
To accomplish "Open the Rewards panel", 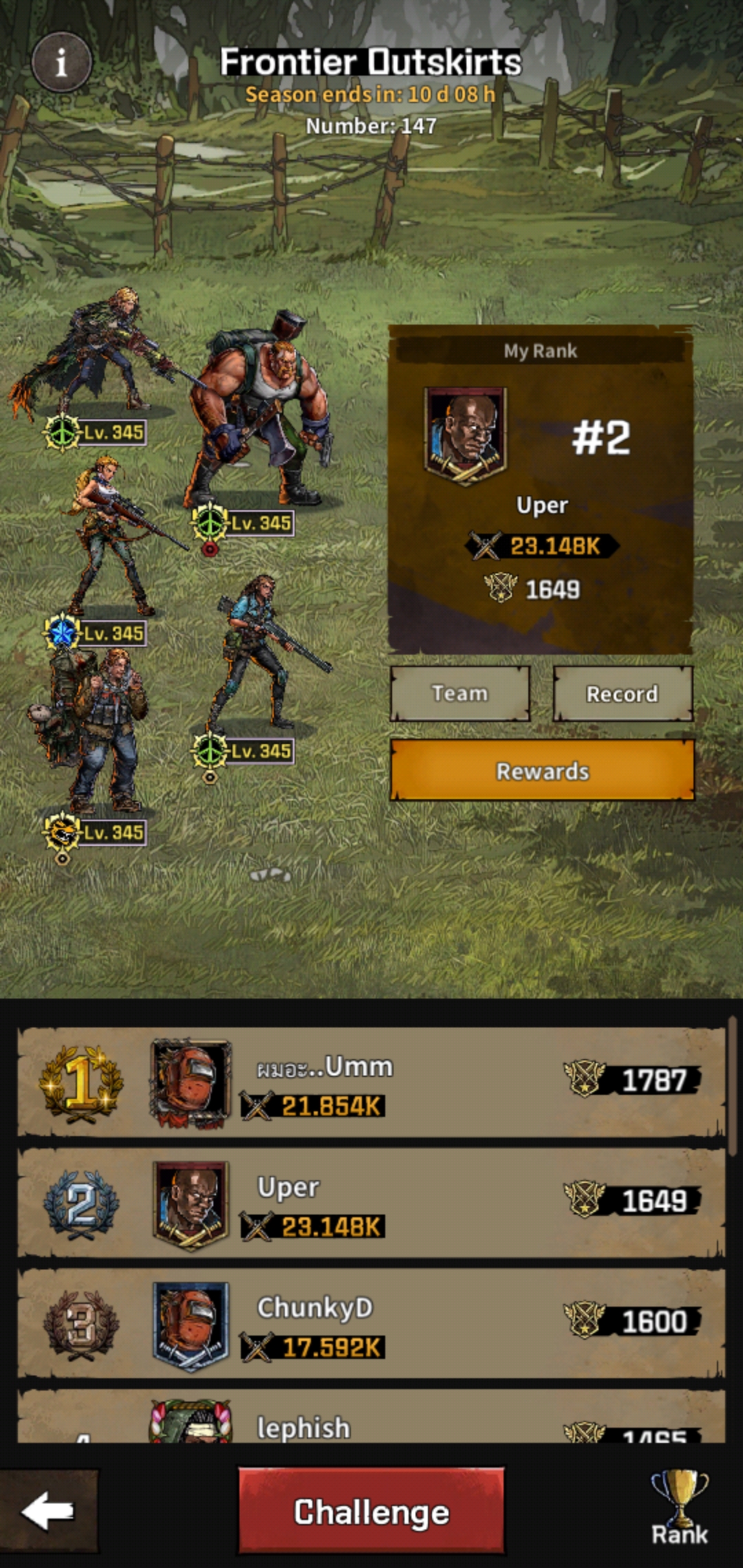I will click(542, 770).
